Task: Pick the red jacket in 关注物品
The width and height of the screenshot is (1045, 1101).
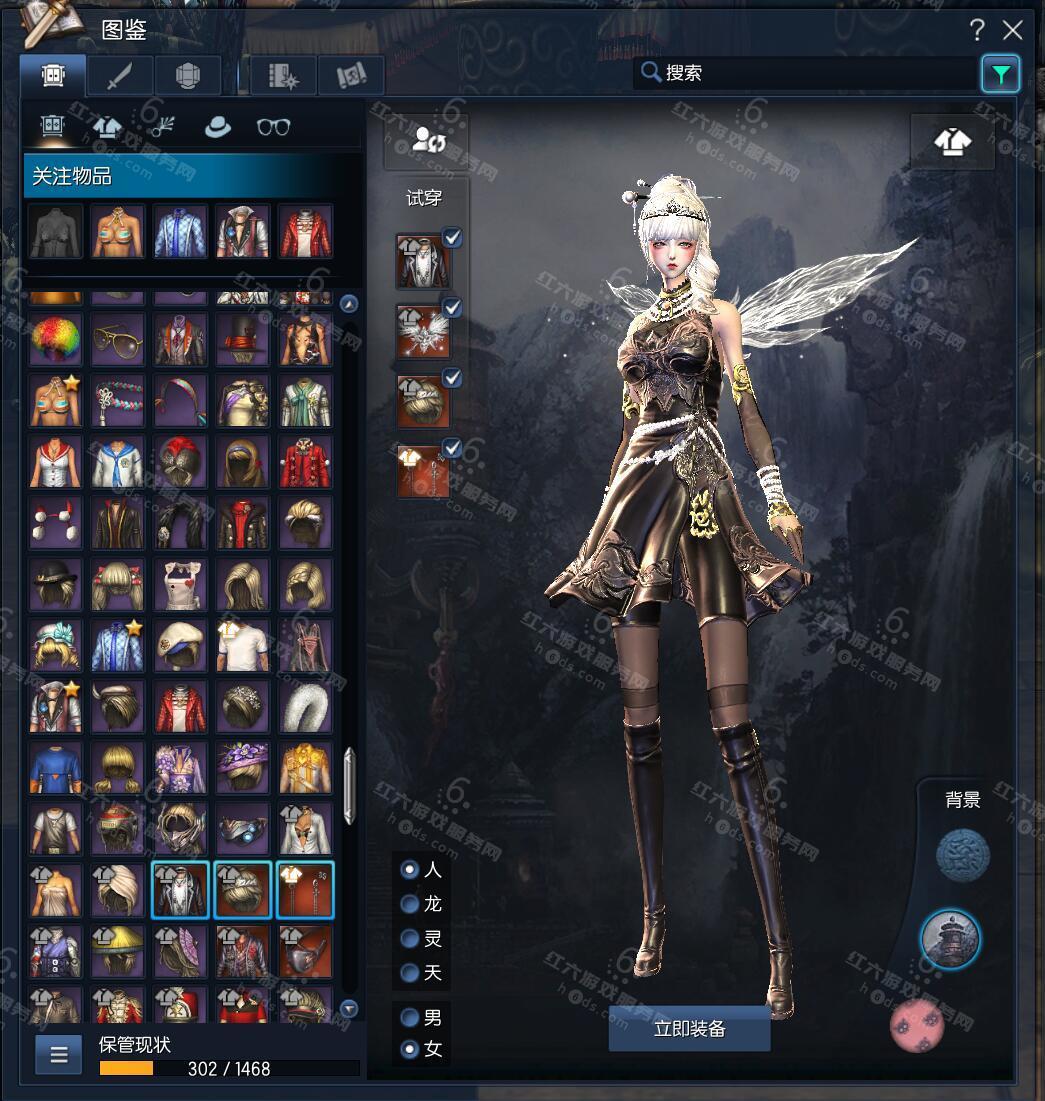Action: (x=304, y=232)
